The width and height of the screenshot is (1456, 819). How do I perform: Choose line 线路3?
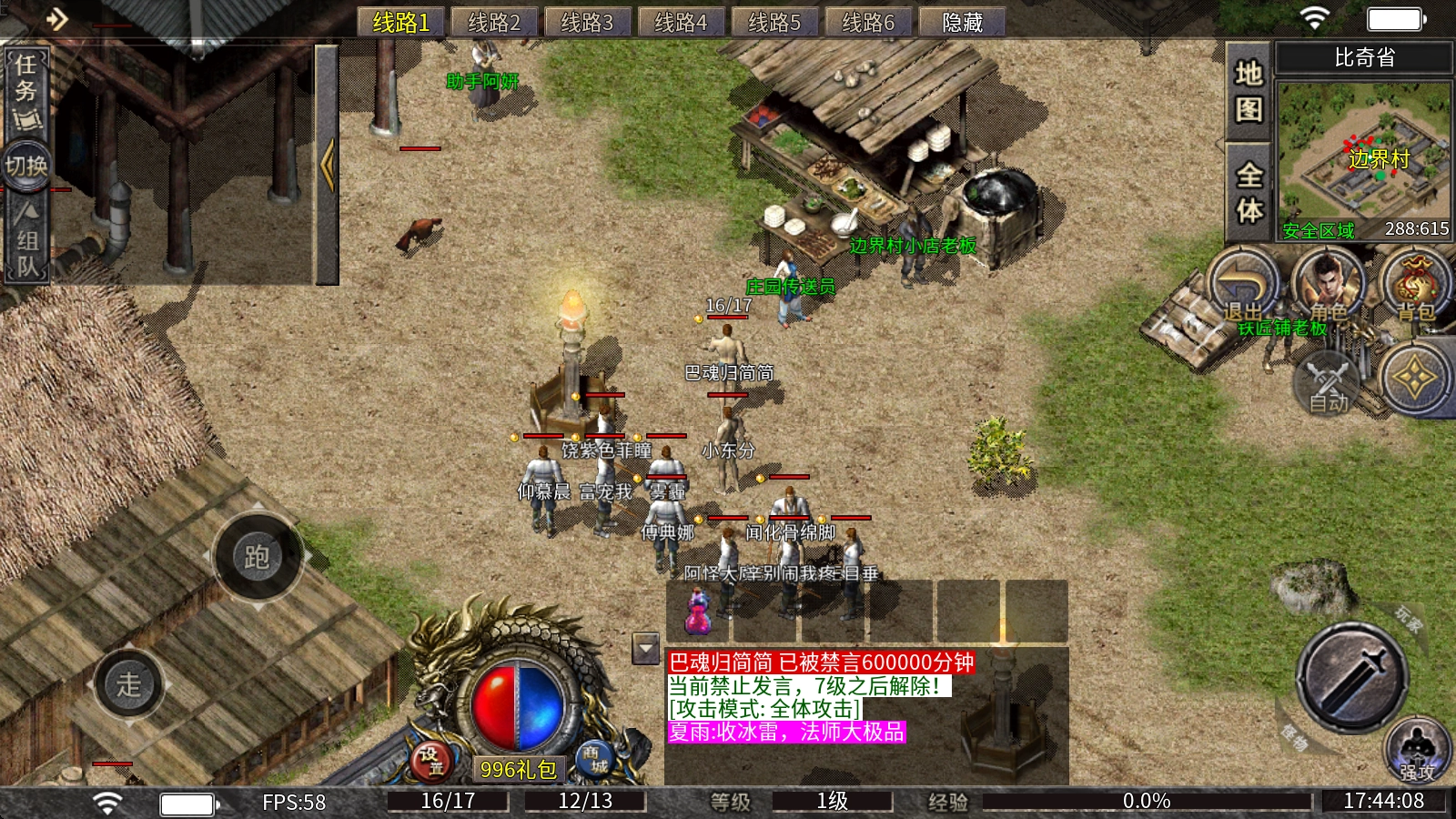[x=588, y=22]
